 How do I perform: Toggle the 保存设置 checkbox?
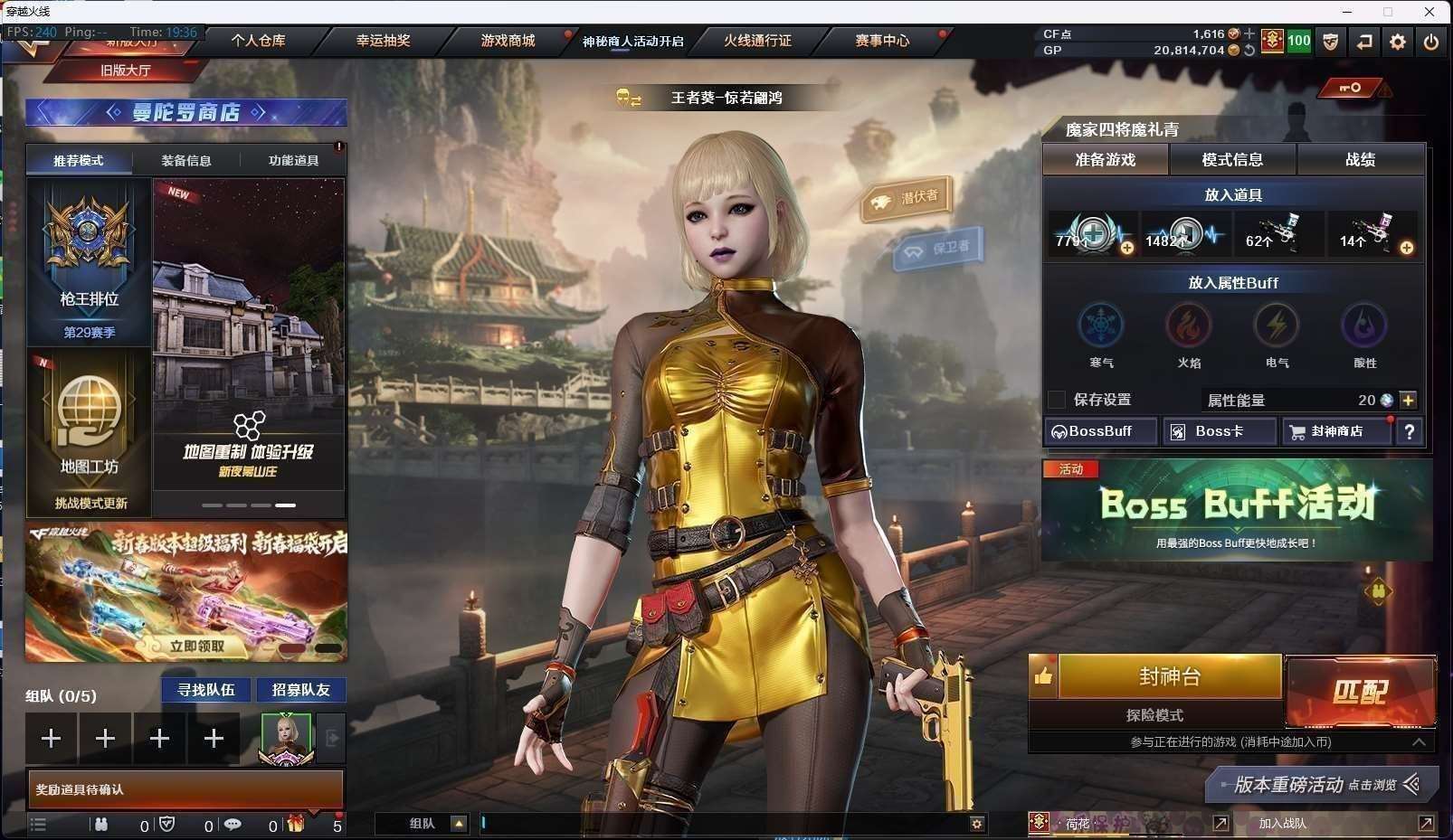1056,400
